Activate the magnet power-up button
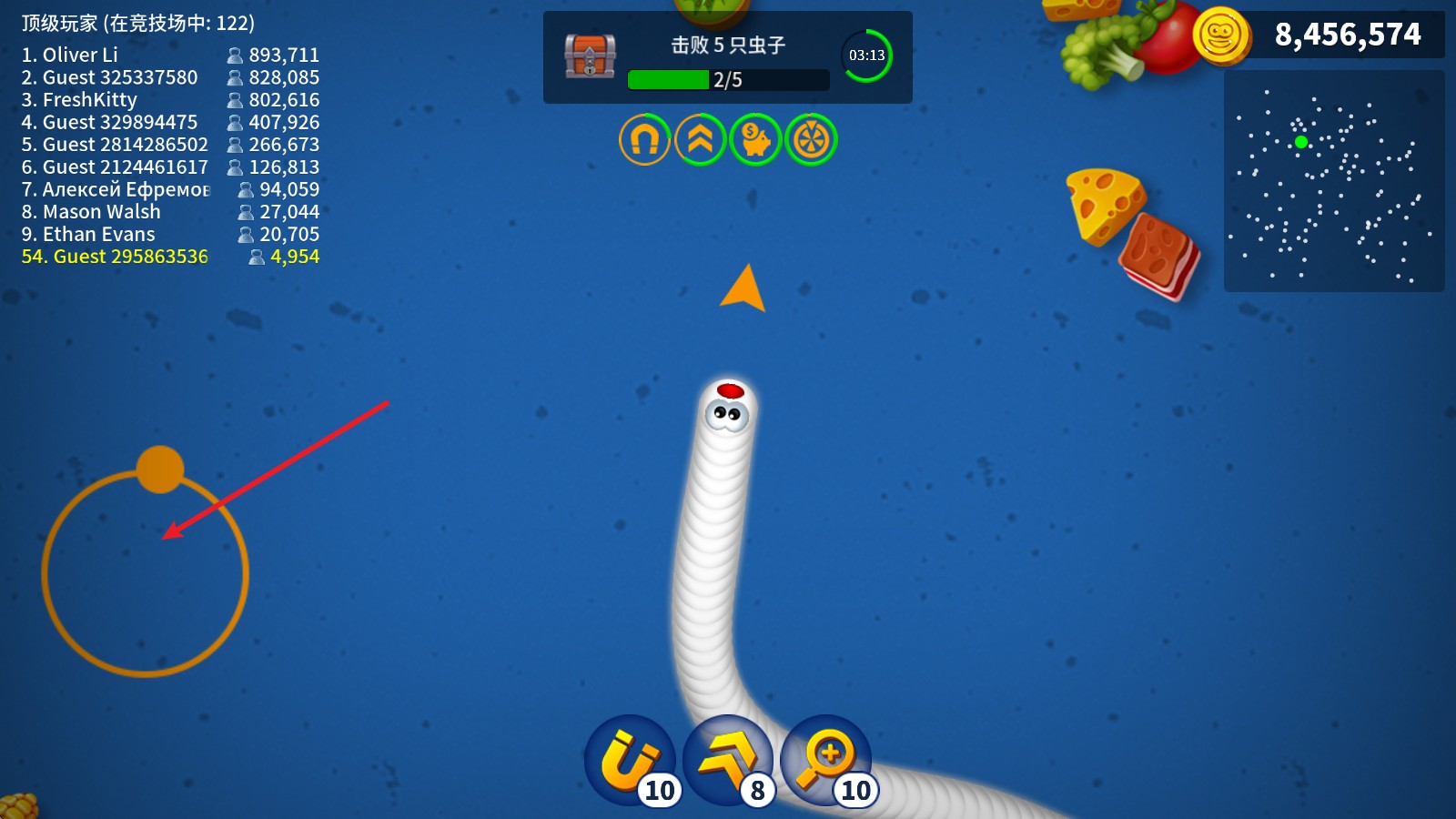 pos(630,761)
